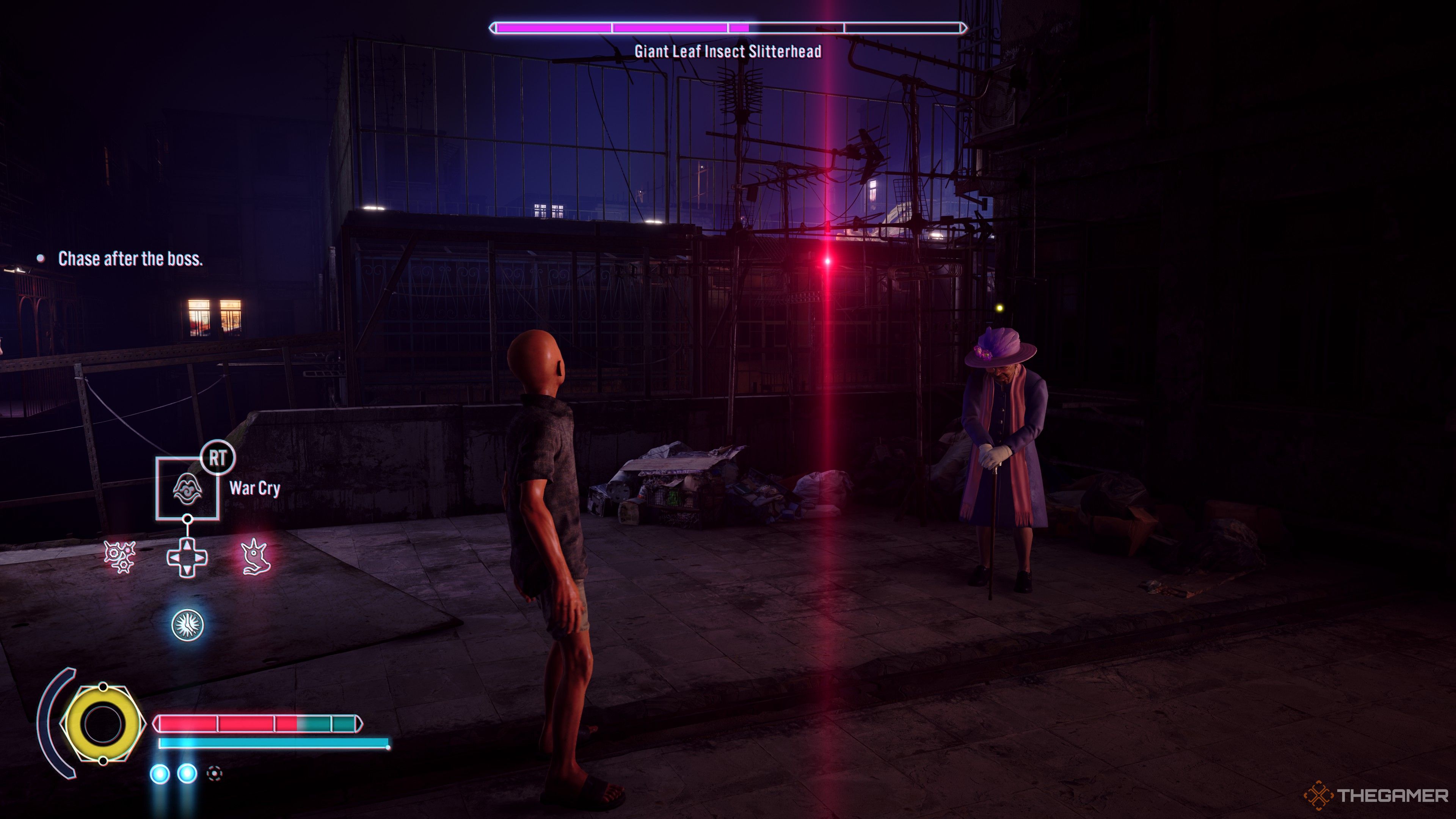Select the War Cry skill icon
This screenshot has height=819, width=1456.
tap(187, 488)
